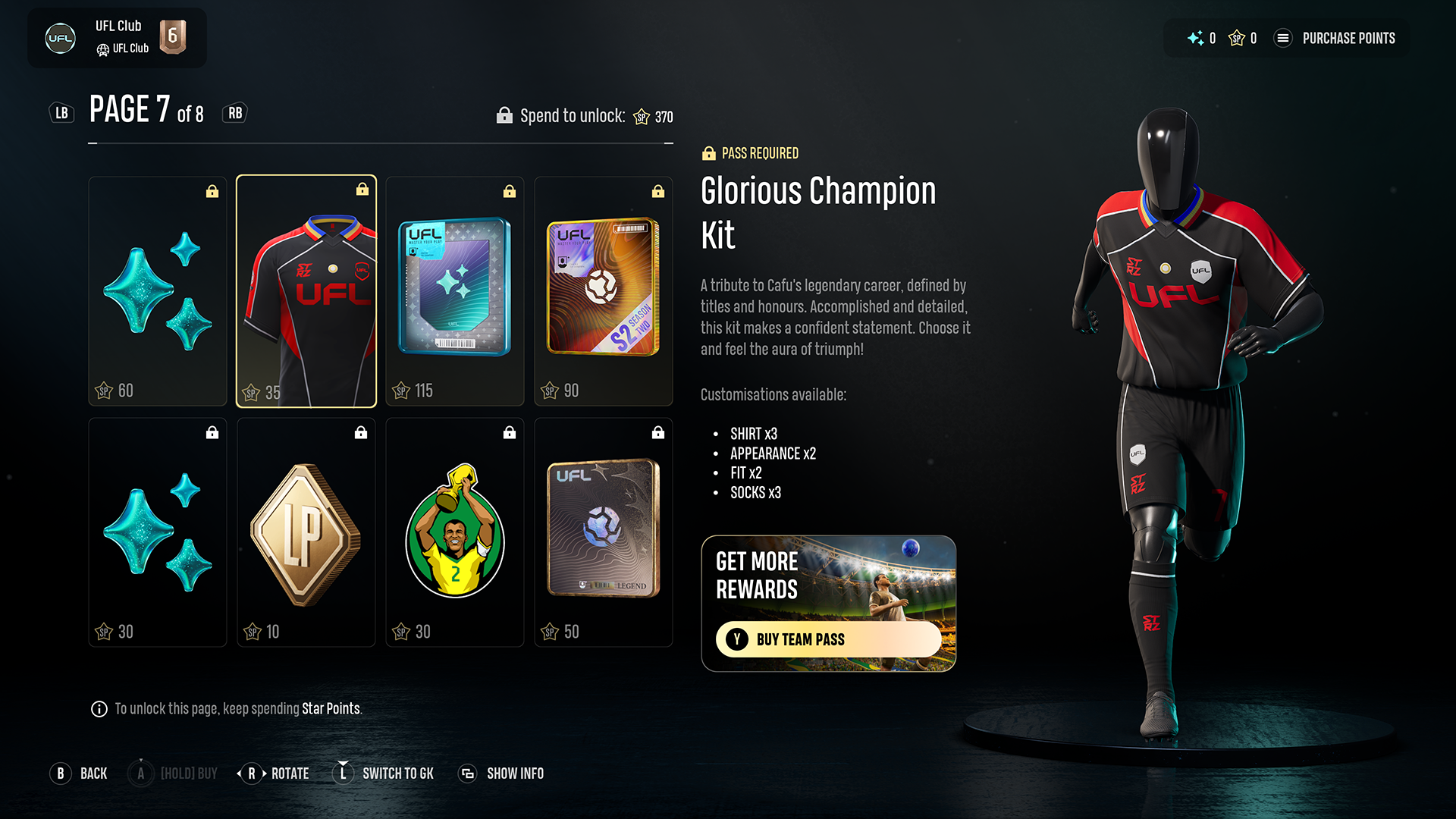Image resolution: width=1456 pixels, height=819 pixels.
Task: Pick the UFL Legend pack reward
Action: click(604, 532)
